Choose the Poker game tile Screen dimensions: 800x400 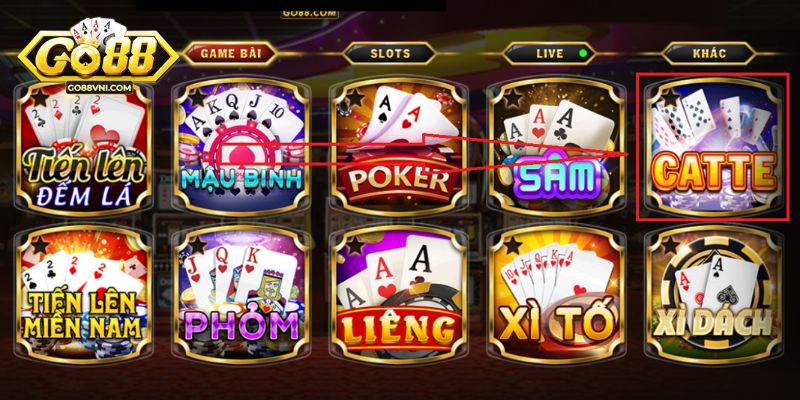397,150
